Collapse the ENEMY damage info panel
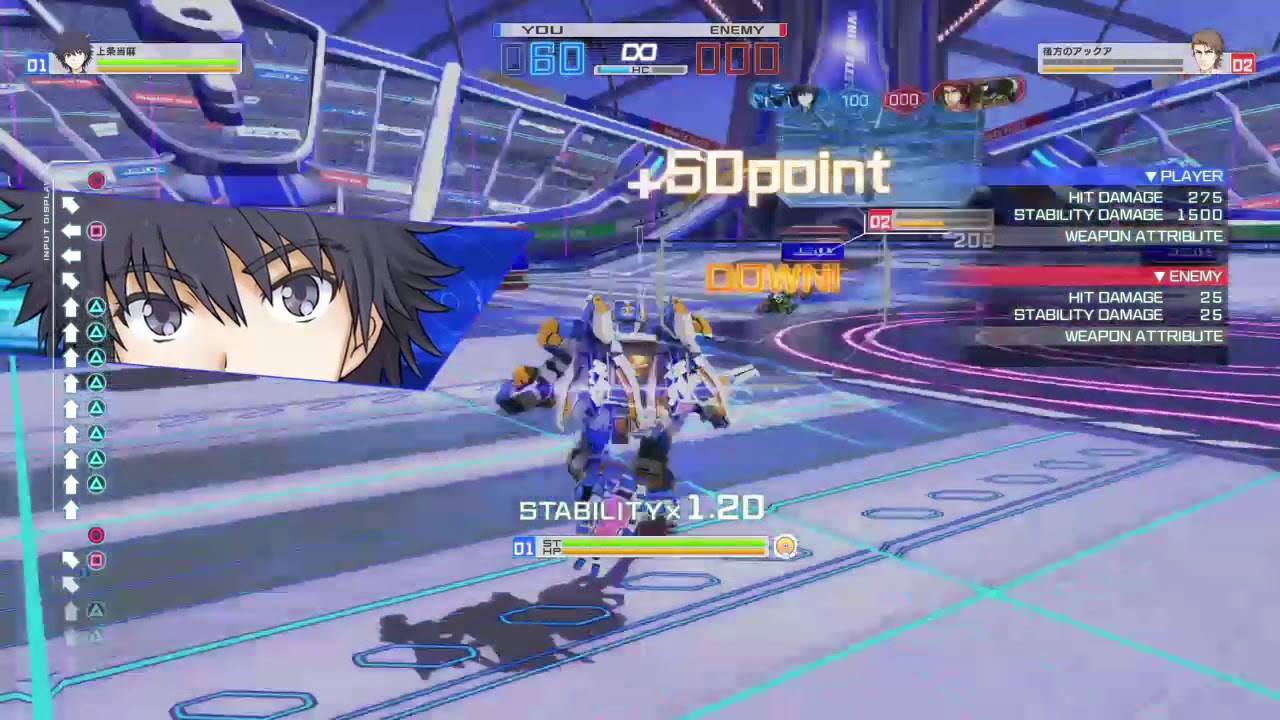This screenshot has width=1280, height=720. click(1188, 276)
